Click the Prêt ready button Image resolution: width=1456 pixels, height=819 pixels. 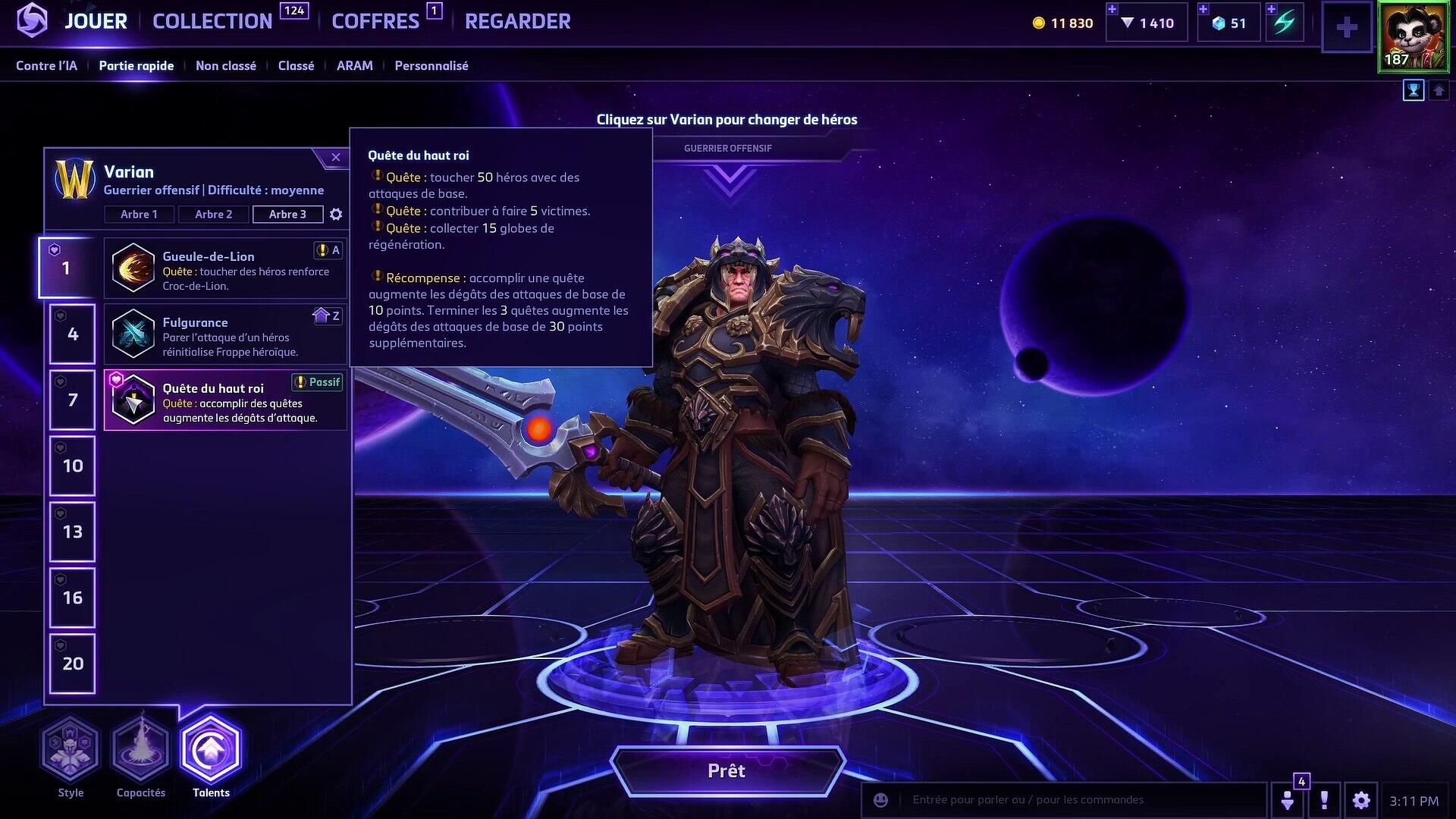click(x=726, y=771)
